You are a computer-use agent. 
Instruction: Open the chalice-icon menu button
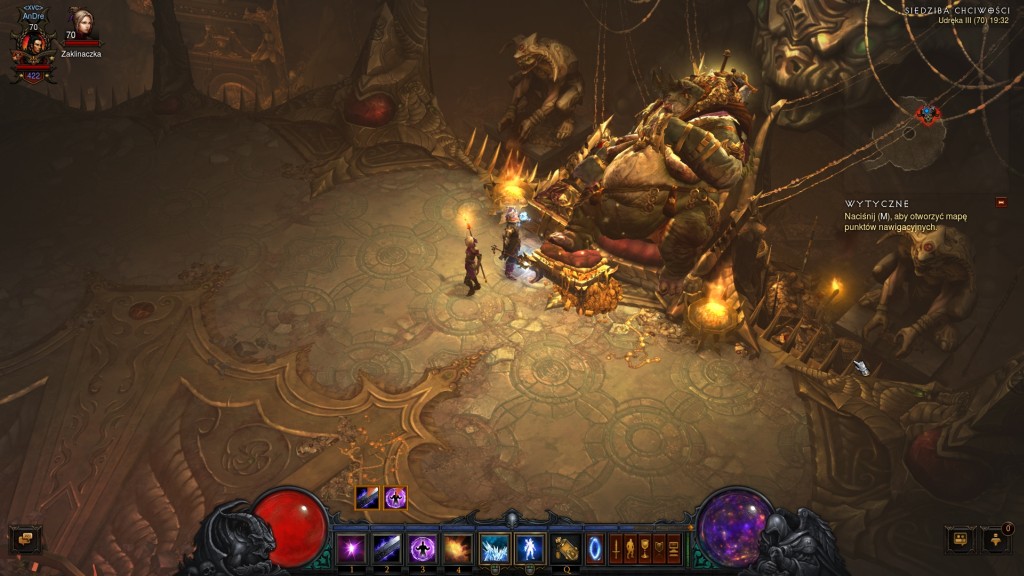pos(645,548)
